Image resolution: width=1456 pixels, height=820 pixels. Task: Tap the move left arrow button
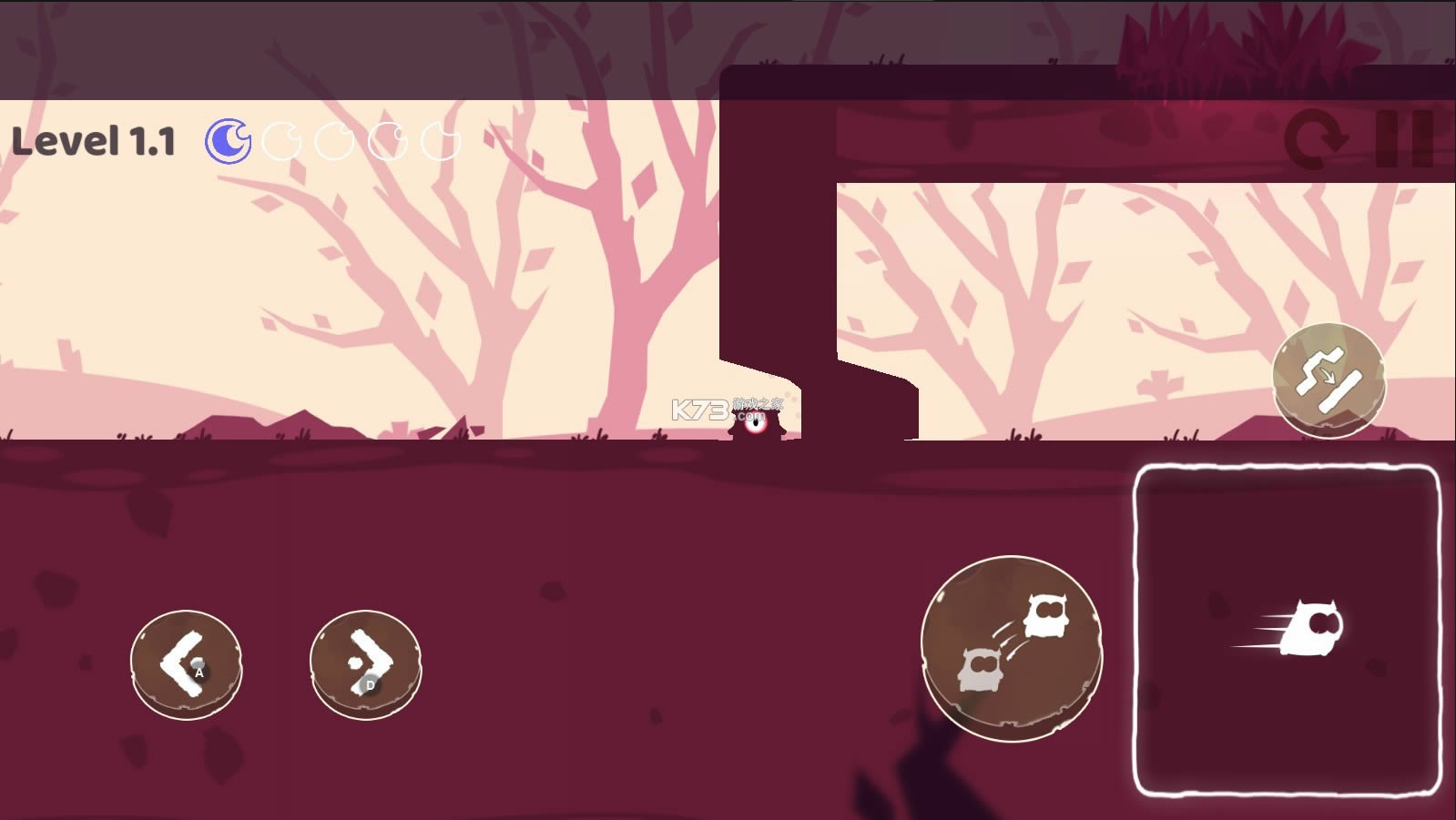186,663
